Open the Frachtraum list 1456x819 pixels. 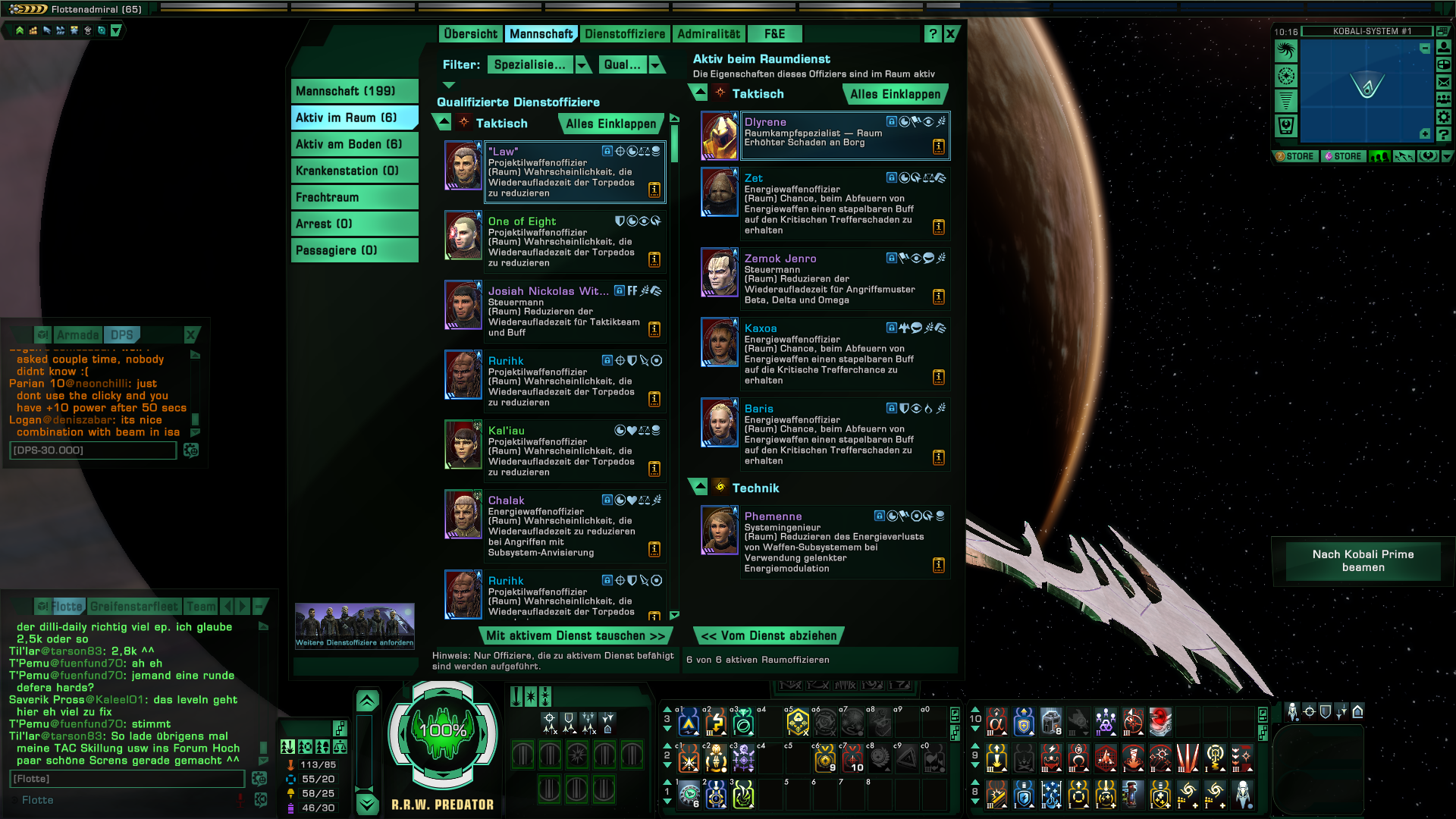click(354, 197)
